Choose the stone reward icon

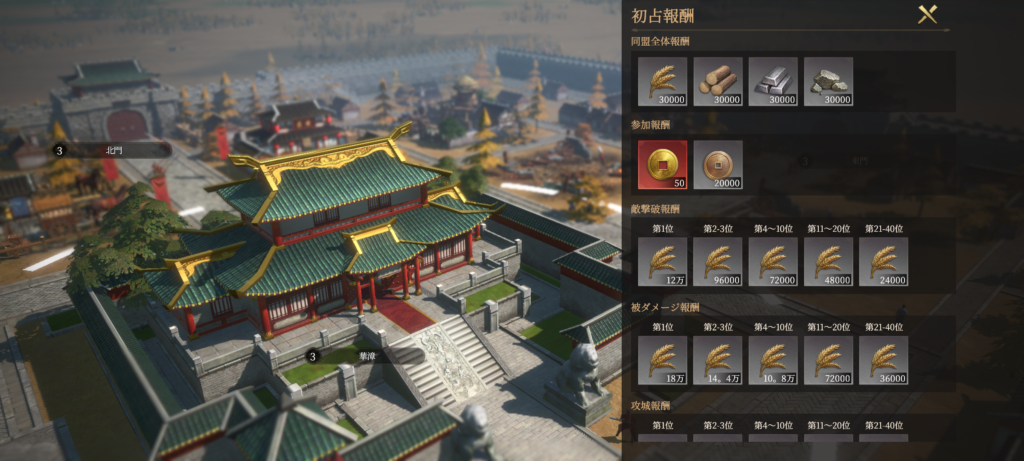click(x=828, y=81)
